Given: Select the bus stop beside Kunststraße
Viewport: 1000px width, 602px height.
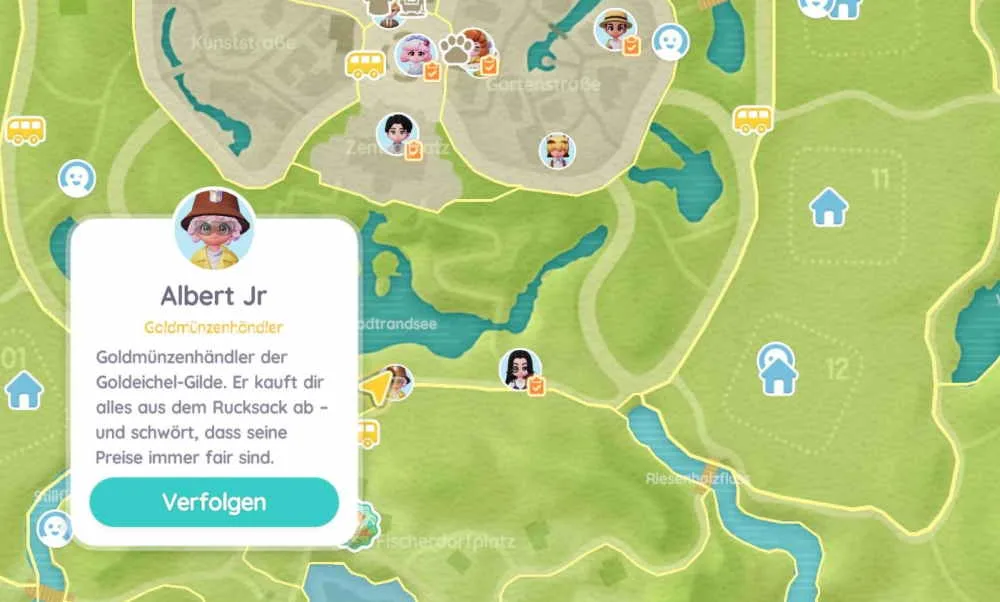Looking at the screenshot, I should (365, 65).
